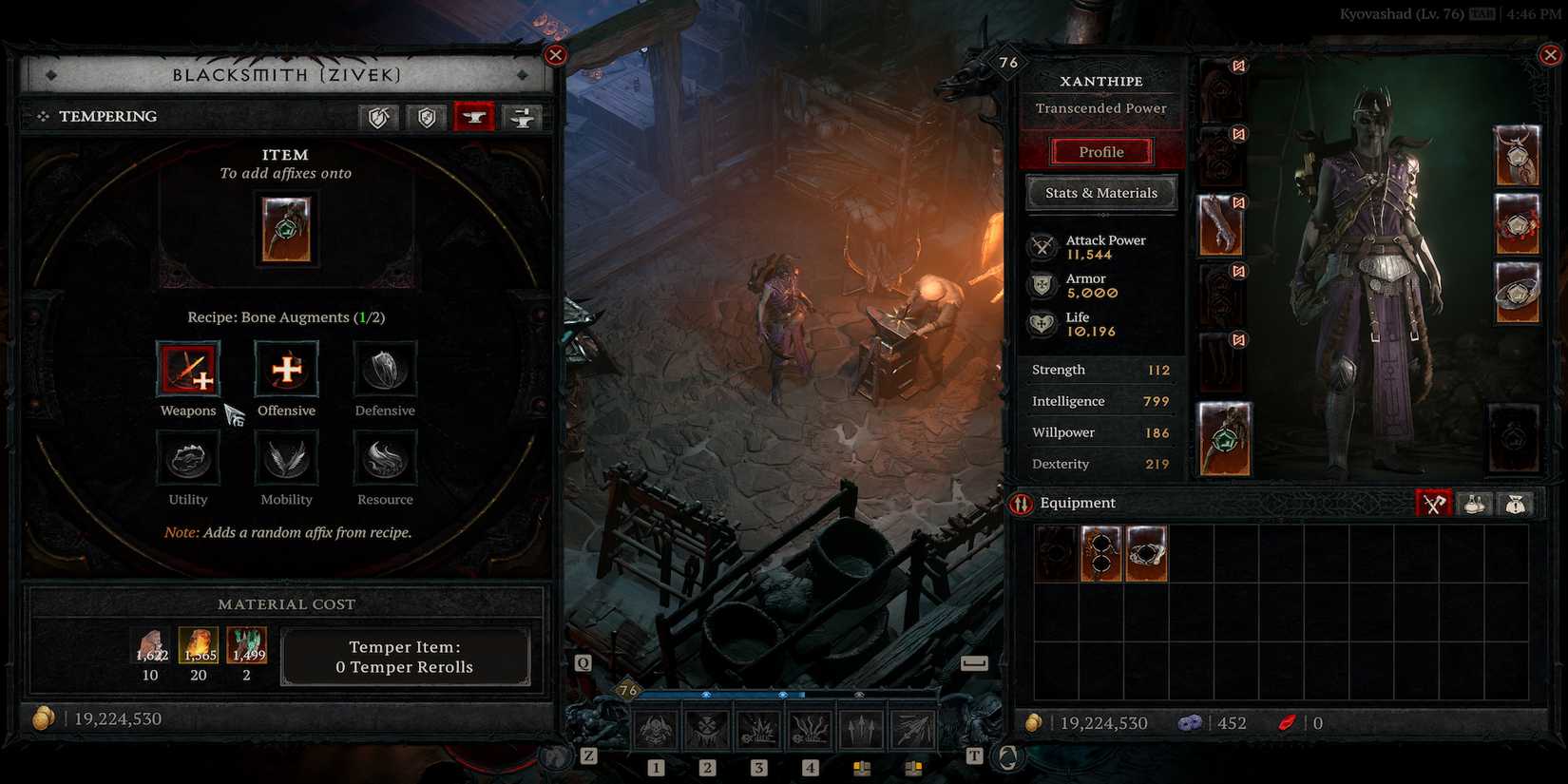Toggle the Mobility recipe category
This screenshot has height=784, width=1568.
point(286,460)
